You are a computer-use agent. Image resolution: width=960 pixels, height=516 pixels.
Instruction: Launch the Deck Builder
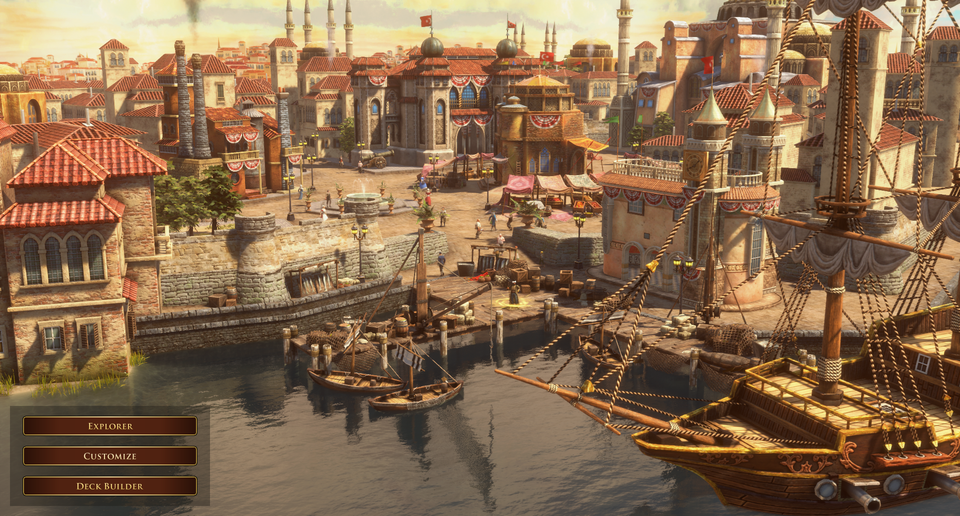[x=110, y=486]
